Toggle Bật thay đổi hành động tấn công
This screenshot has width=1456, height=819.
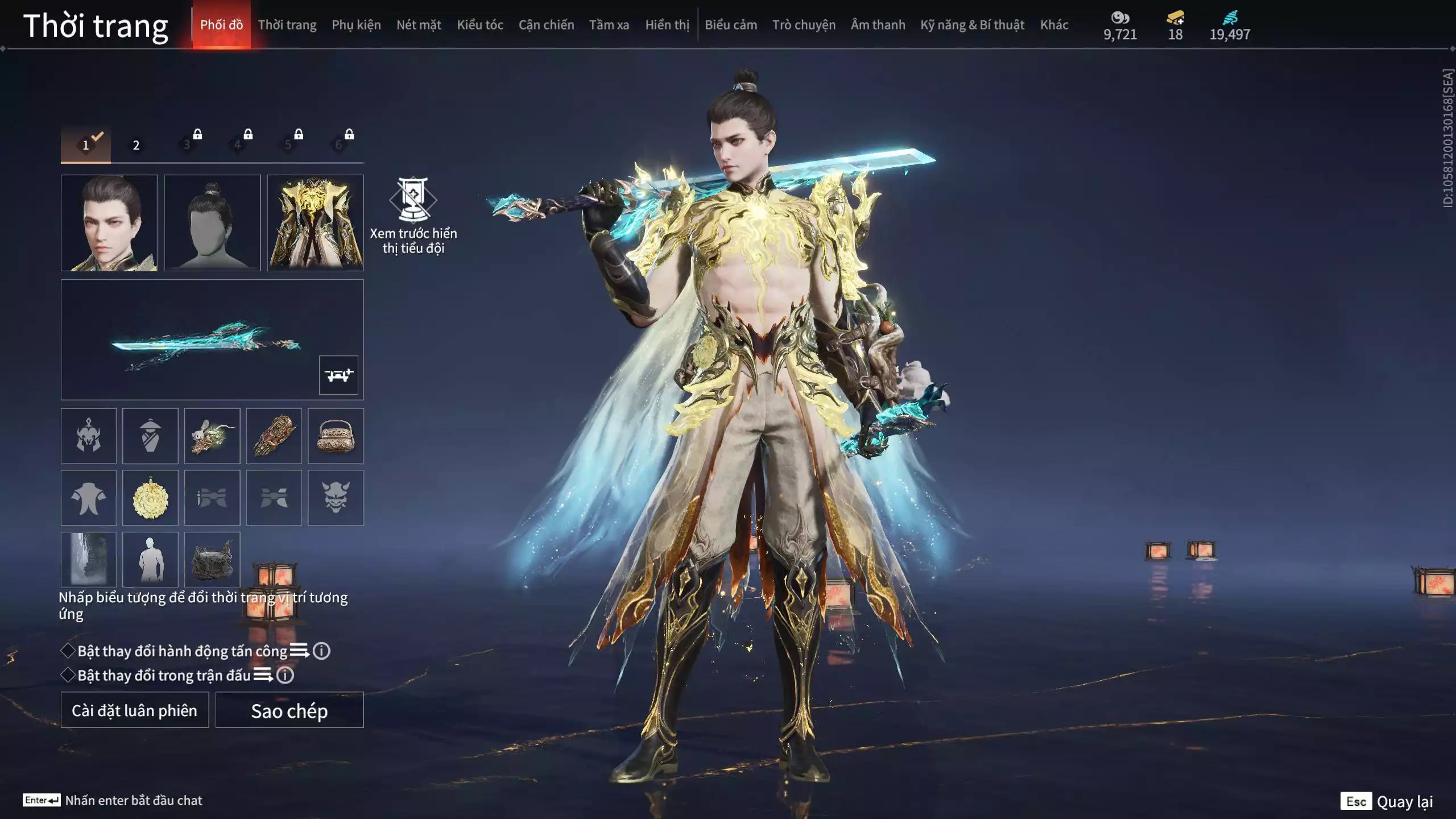tap(68, 651)
